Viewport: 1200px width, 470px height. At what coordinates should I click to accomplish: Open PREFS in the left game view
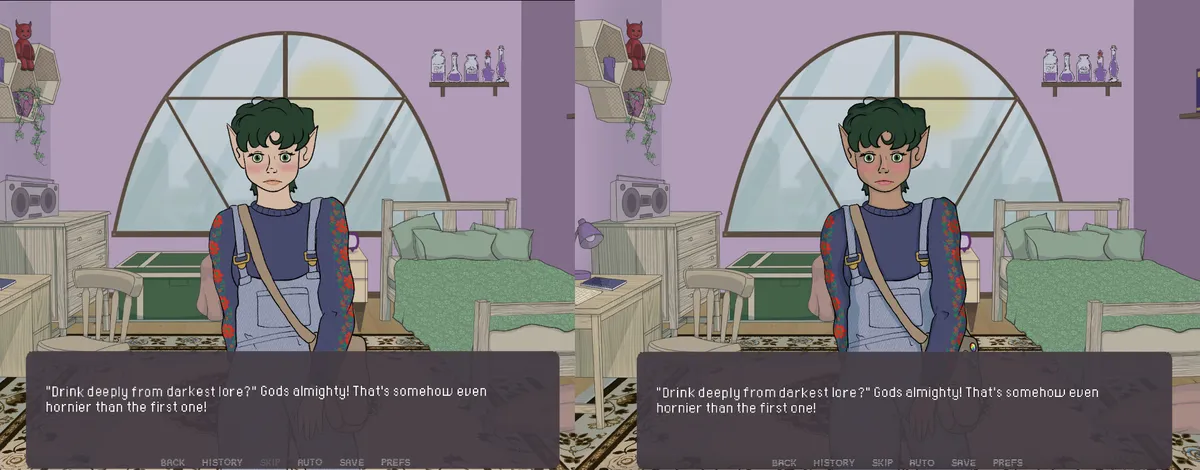click(x=395, y=462)
